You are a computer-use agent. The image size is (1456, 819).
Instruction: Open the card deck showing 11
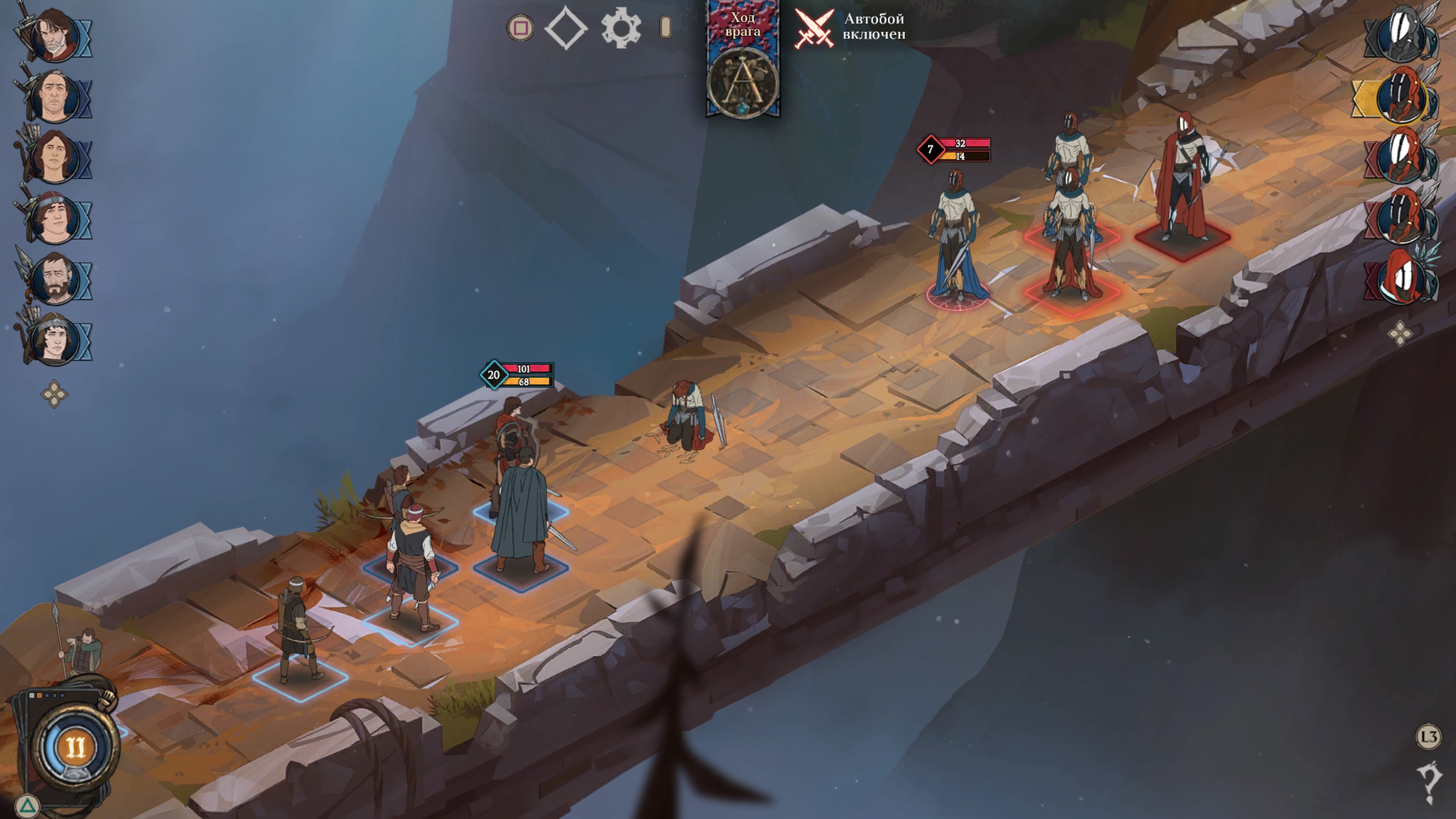click(74, 747)
